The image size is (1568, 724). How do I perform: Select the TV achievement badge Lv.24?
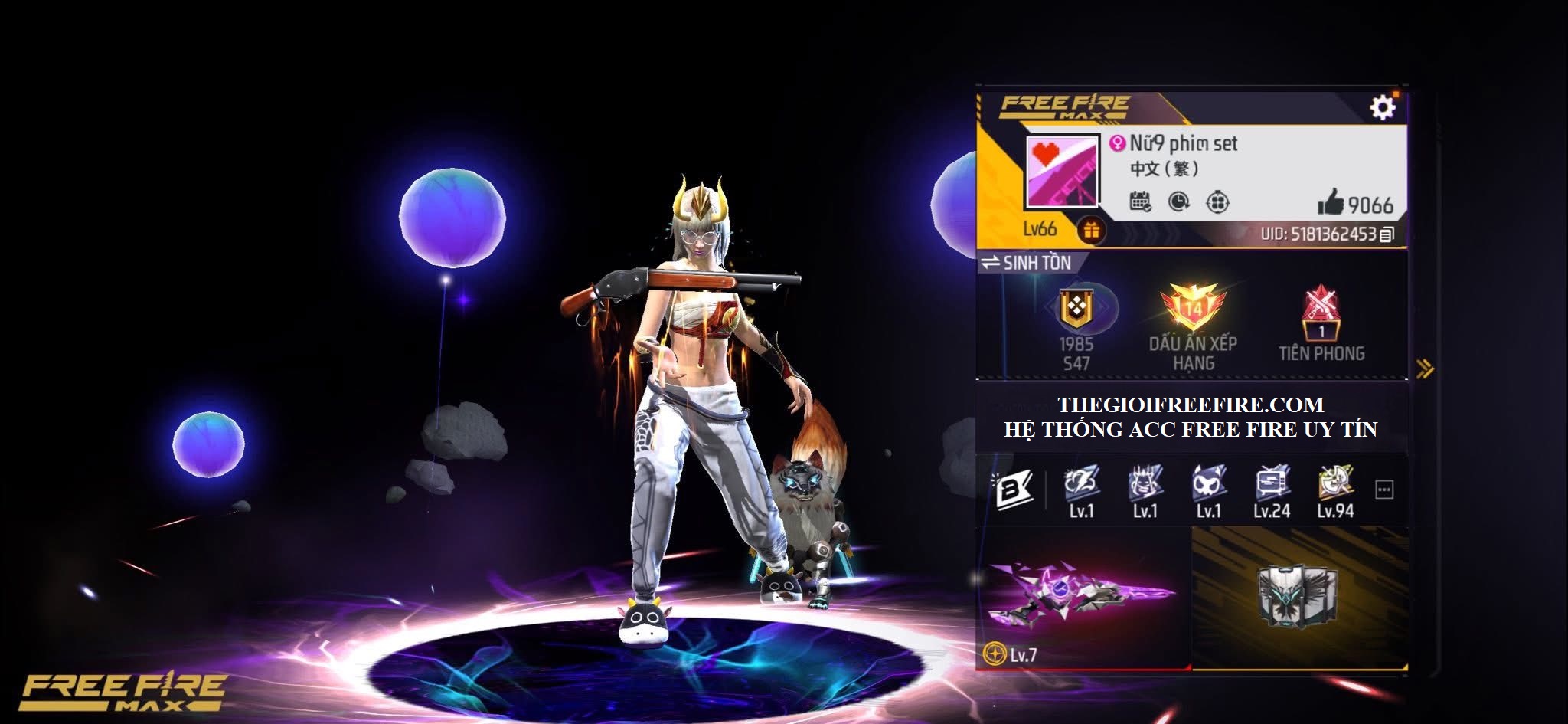click(x=1272, y=483)
